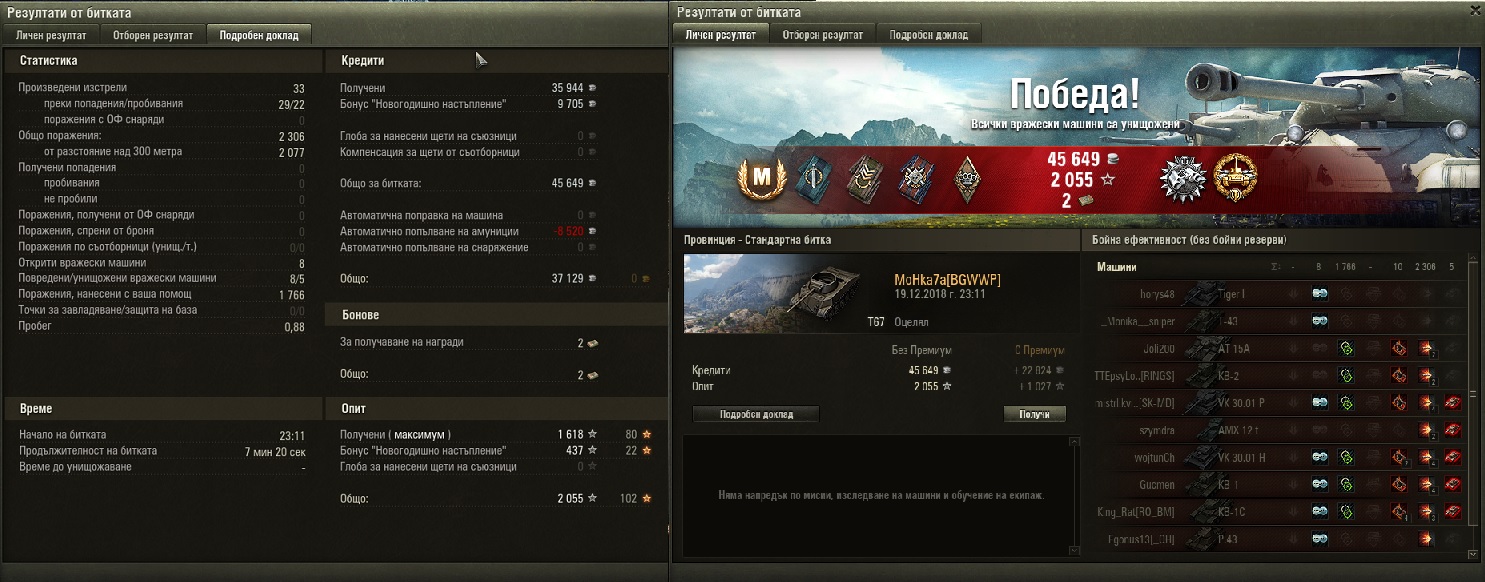This screenshot has height=582, width=1485.
Task: Close the Победа results window
Action: tap(1474, 12)
